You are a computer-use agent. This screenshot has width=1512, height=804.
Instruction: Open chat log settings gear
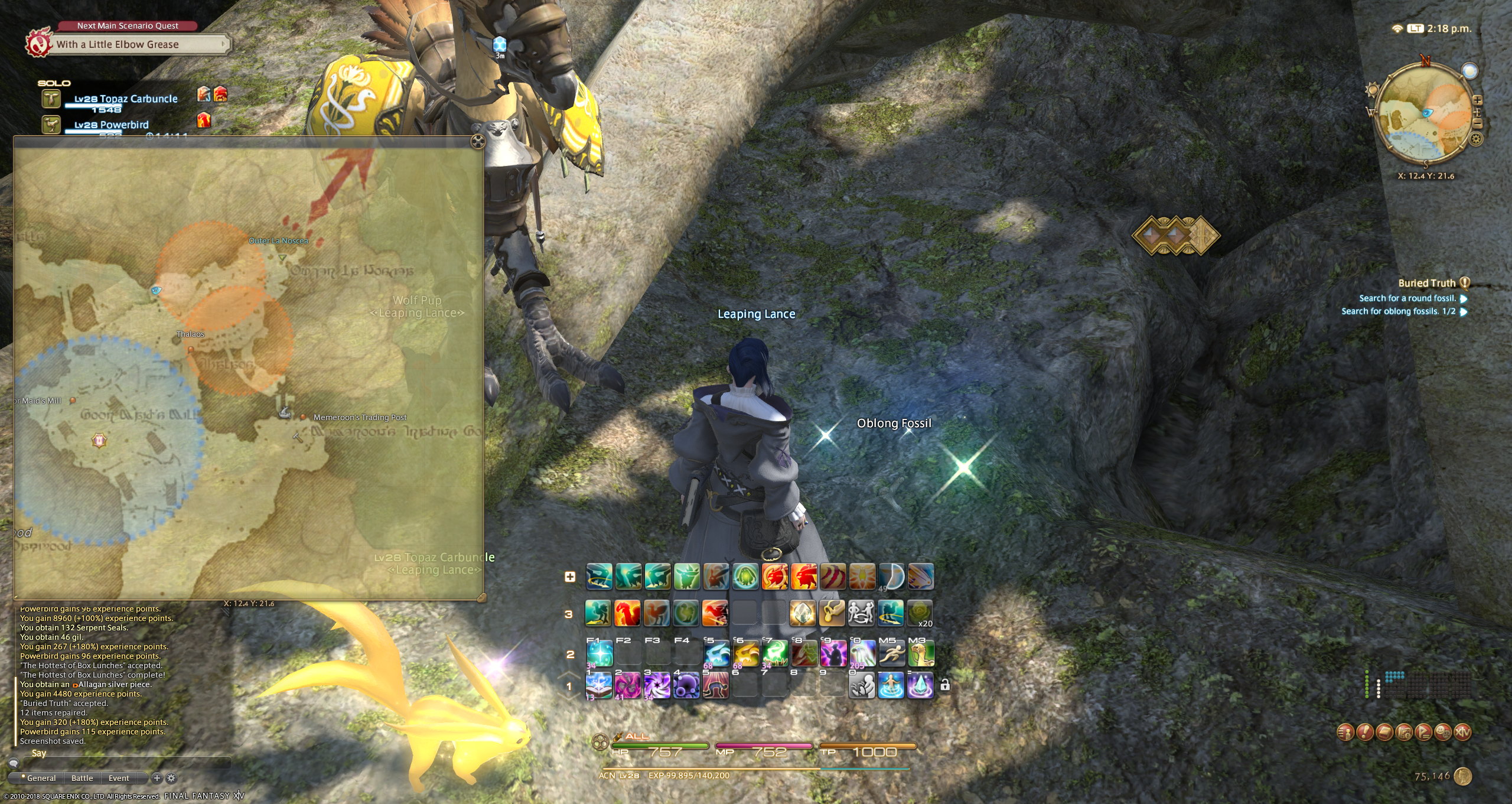point(171,778)
